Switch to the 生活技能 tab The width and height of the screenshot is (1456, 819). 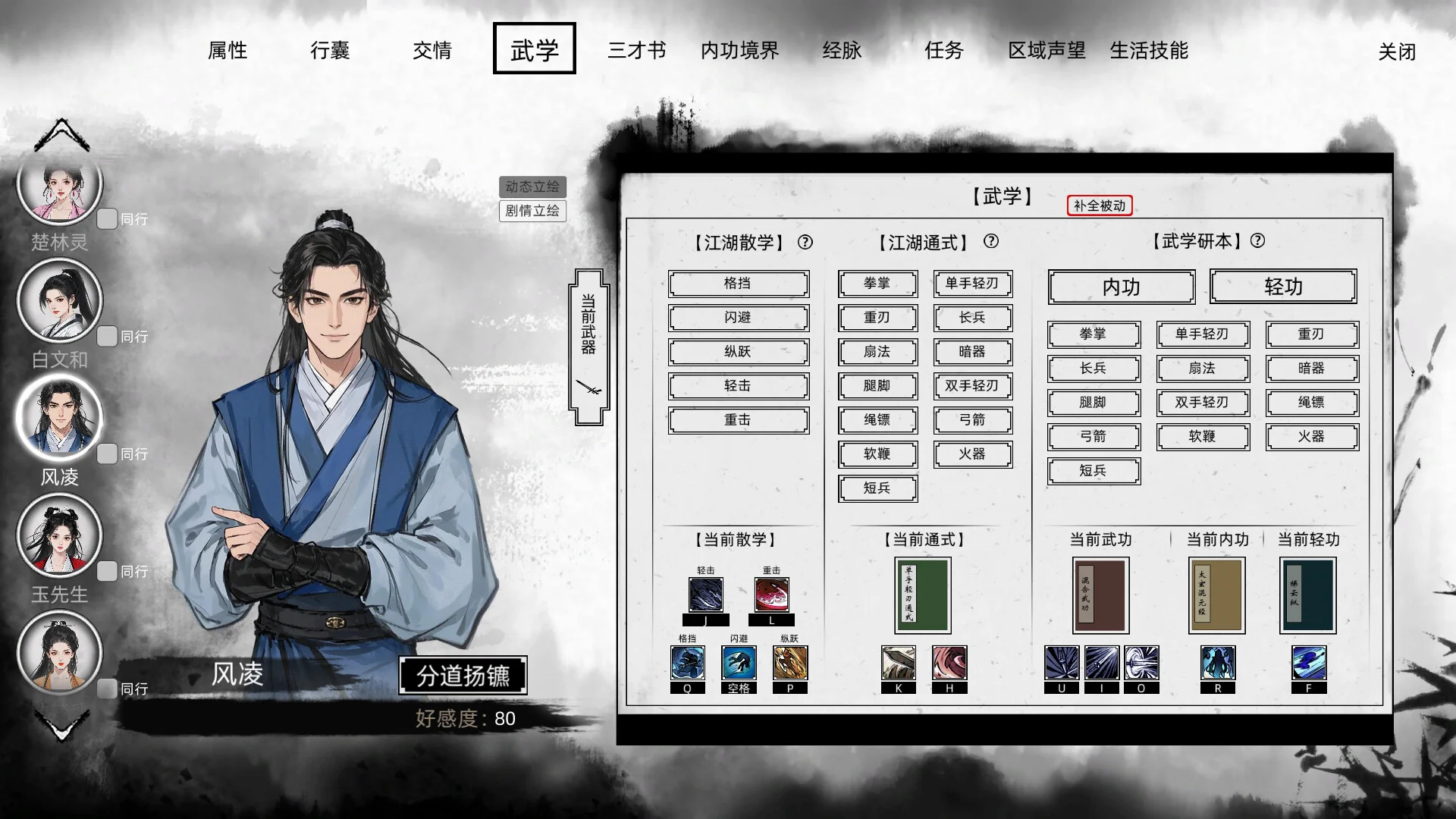[1149, 50]
